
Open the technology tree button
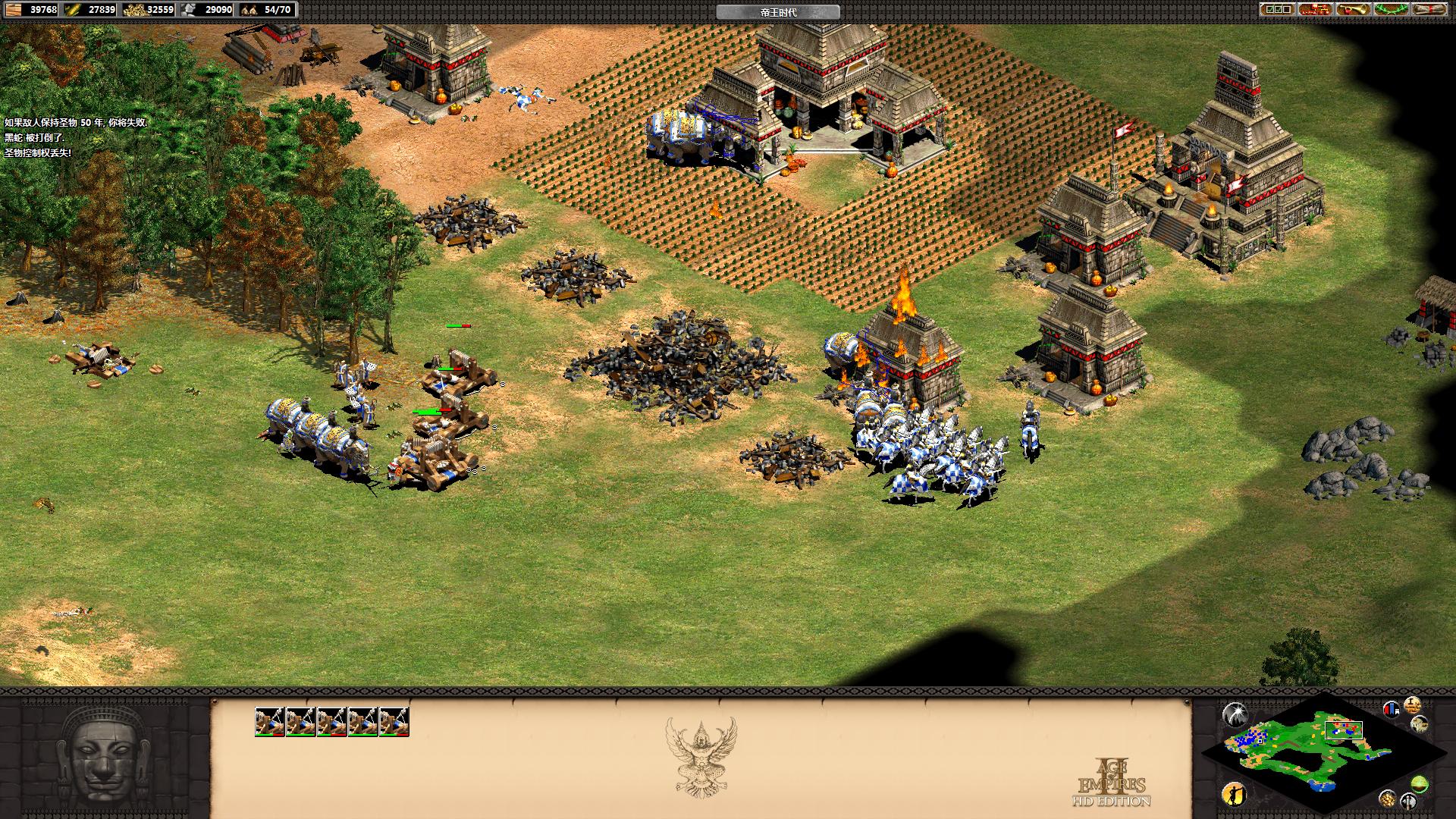click(x=1315, y=9)
